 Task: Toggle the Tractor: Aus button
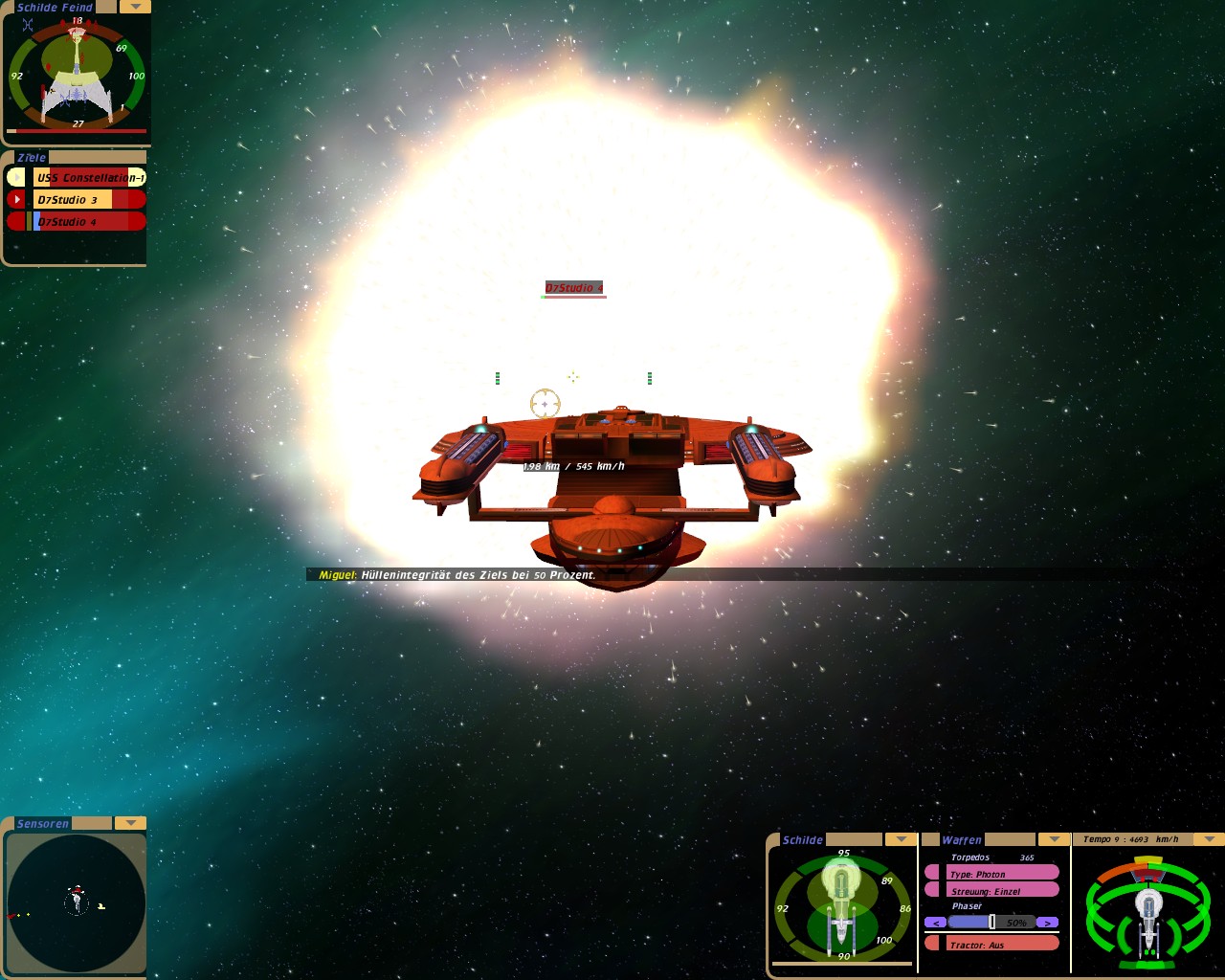pyautogui.click(x=1000, y=945)
